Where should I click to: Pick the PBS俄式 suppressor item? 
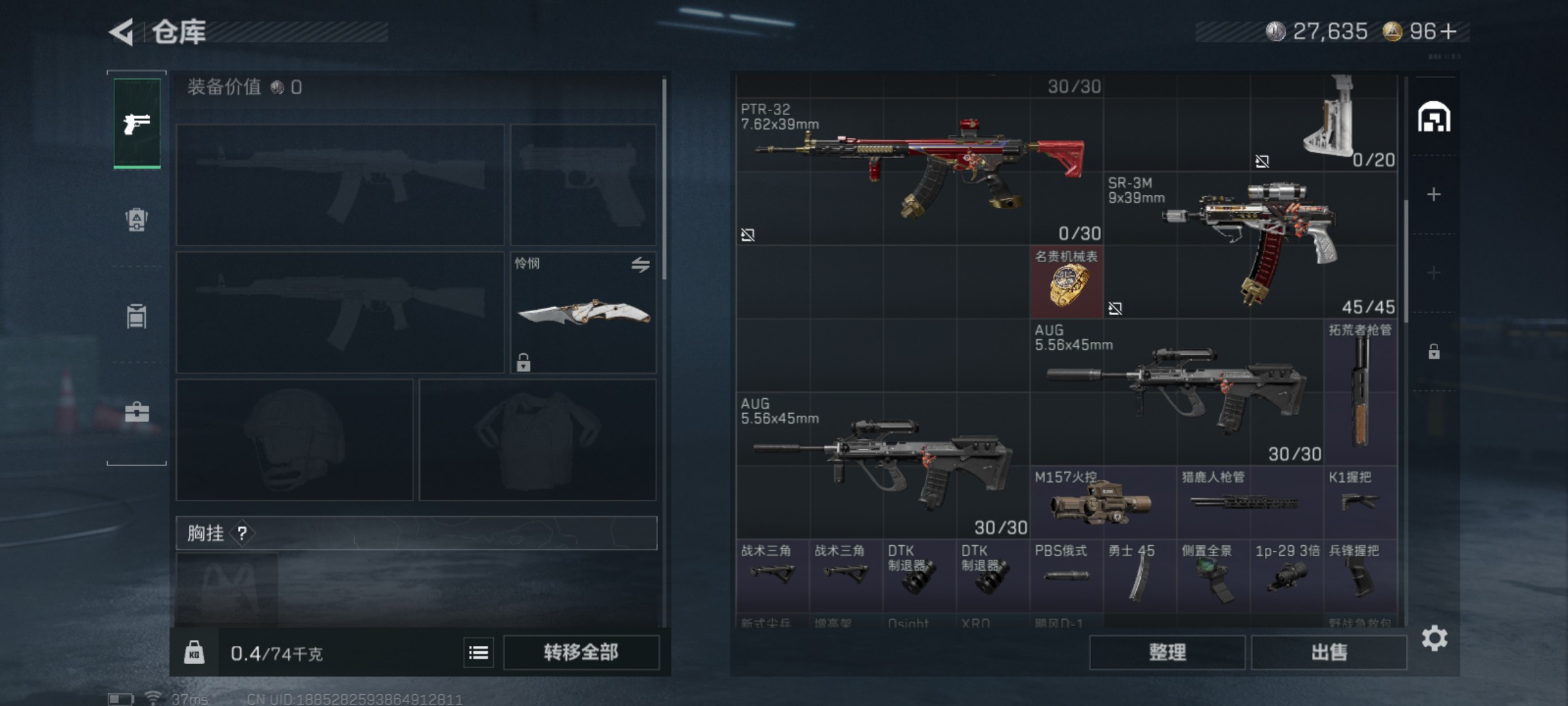click(1066, 575)
